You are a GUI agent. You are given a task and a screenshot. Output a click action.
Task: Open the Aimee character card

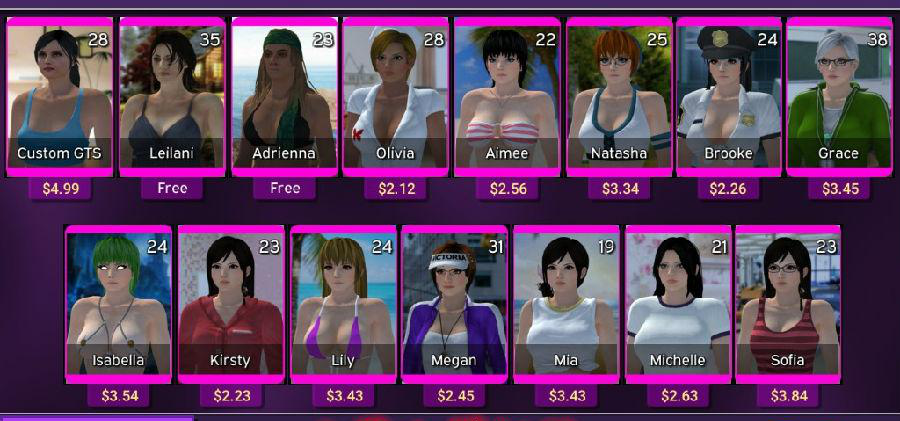[507, 98]
